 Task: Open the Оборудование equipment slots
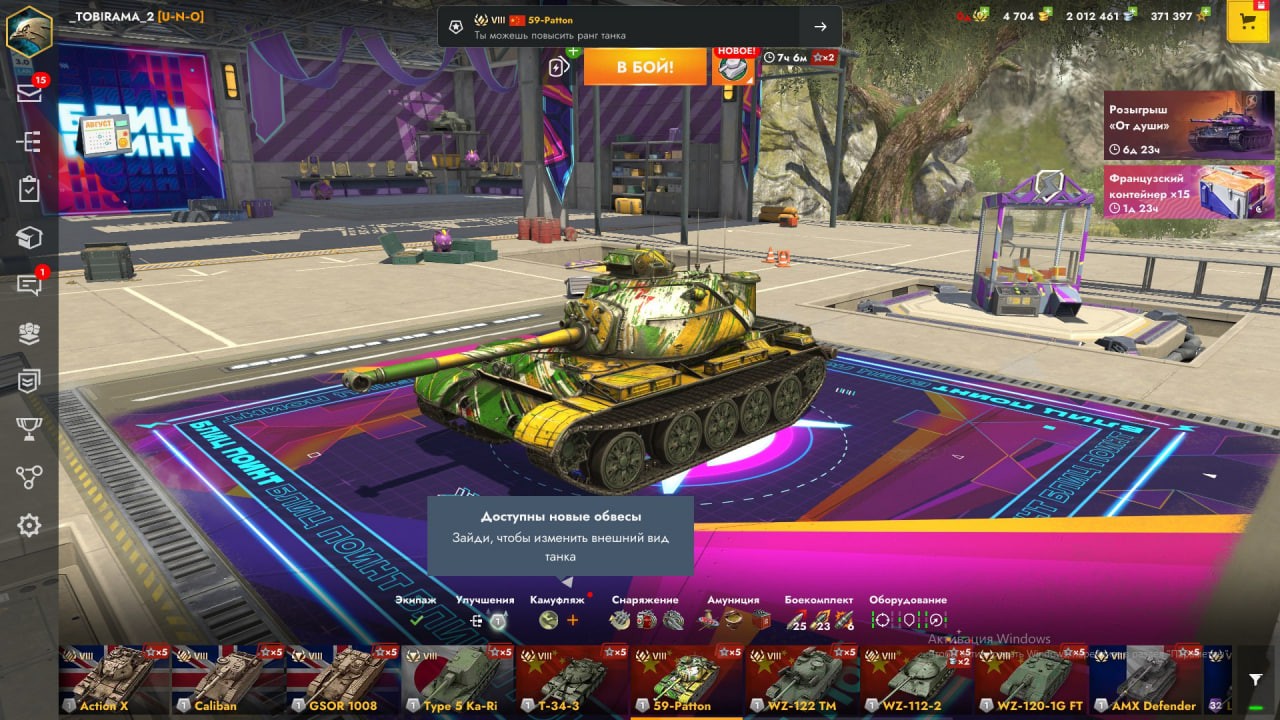[x=908, y=620]
